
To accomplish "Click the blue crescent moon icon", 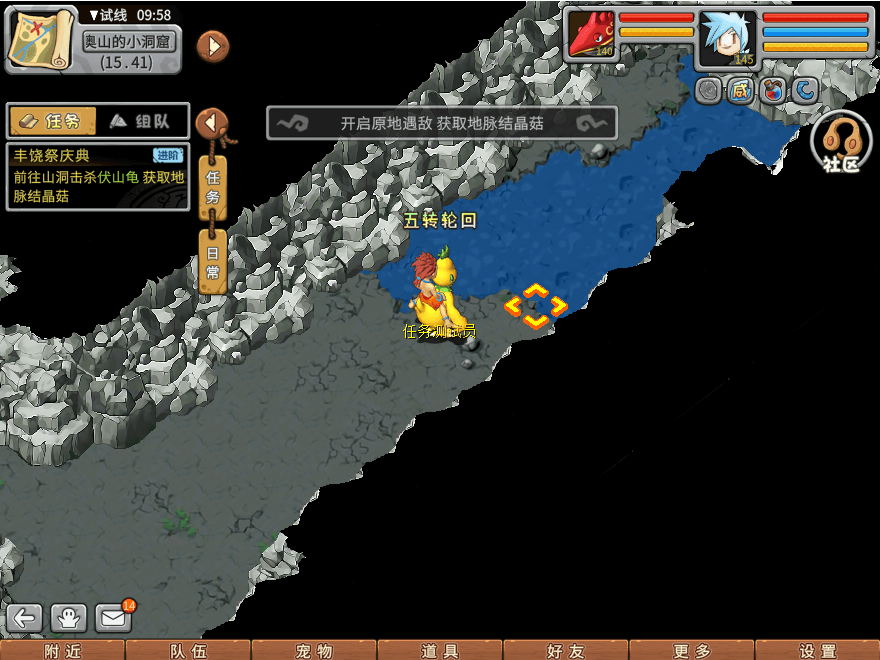I will (804, 91).
